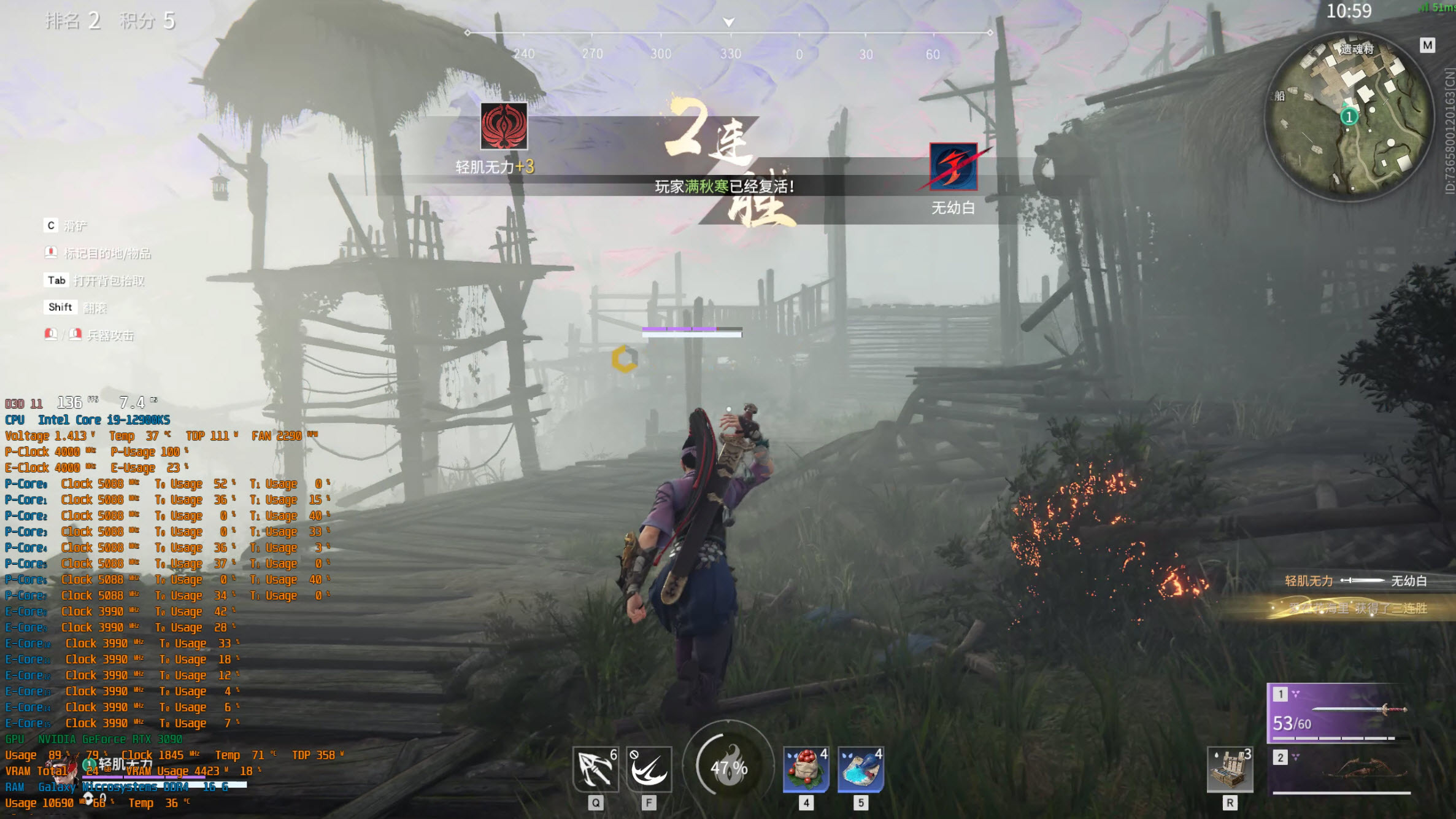The width and height of the screenshot is (1456, 819).
Task: Activate the grappling hook skill icon
Action: pos(595,769)
